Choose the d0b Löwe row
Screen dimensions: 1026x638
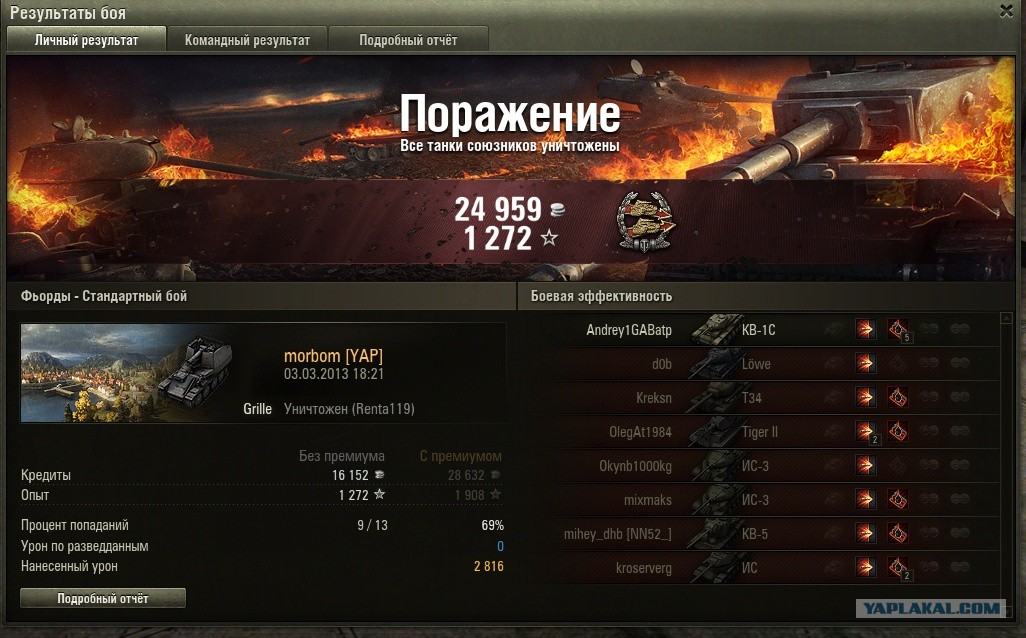coord(760,364)
